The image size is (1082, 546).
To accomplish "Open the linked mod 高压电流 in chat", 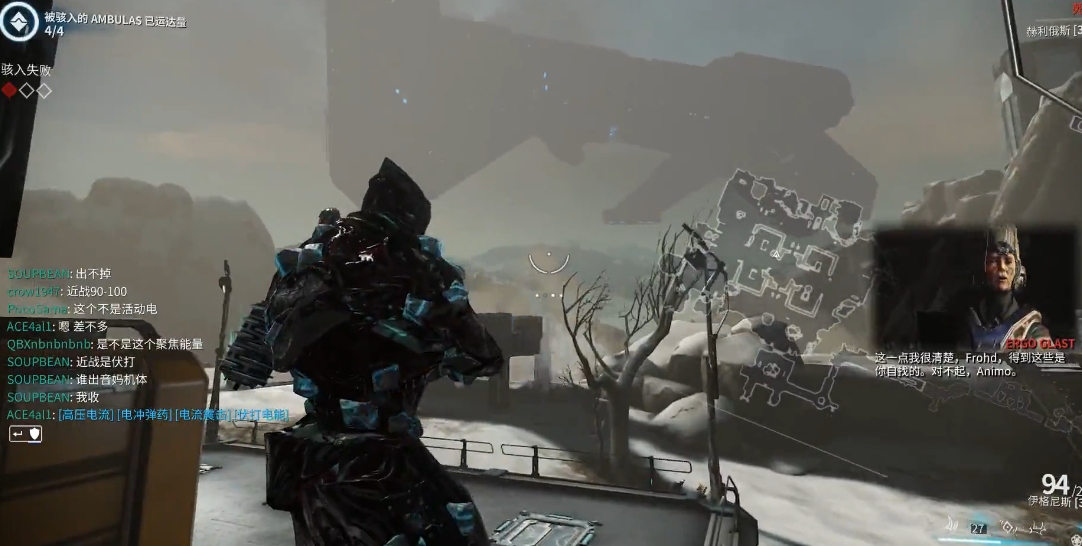I will (86, 415).
